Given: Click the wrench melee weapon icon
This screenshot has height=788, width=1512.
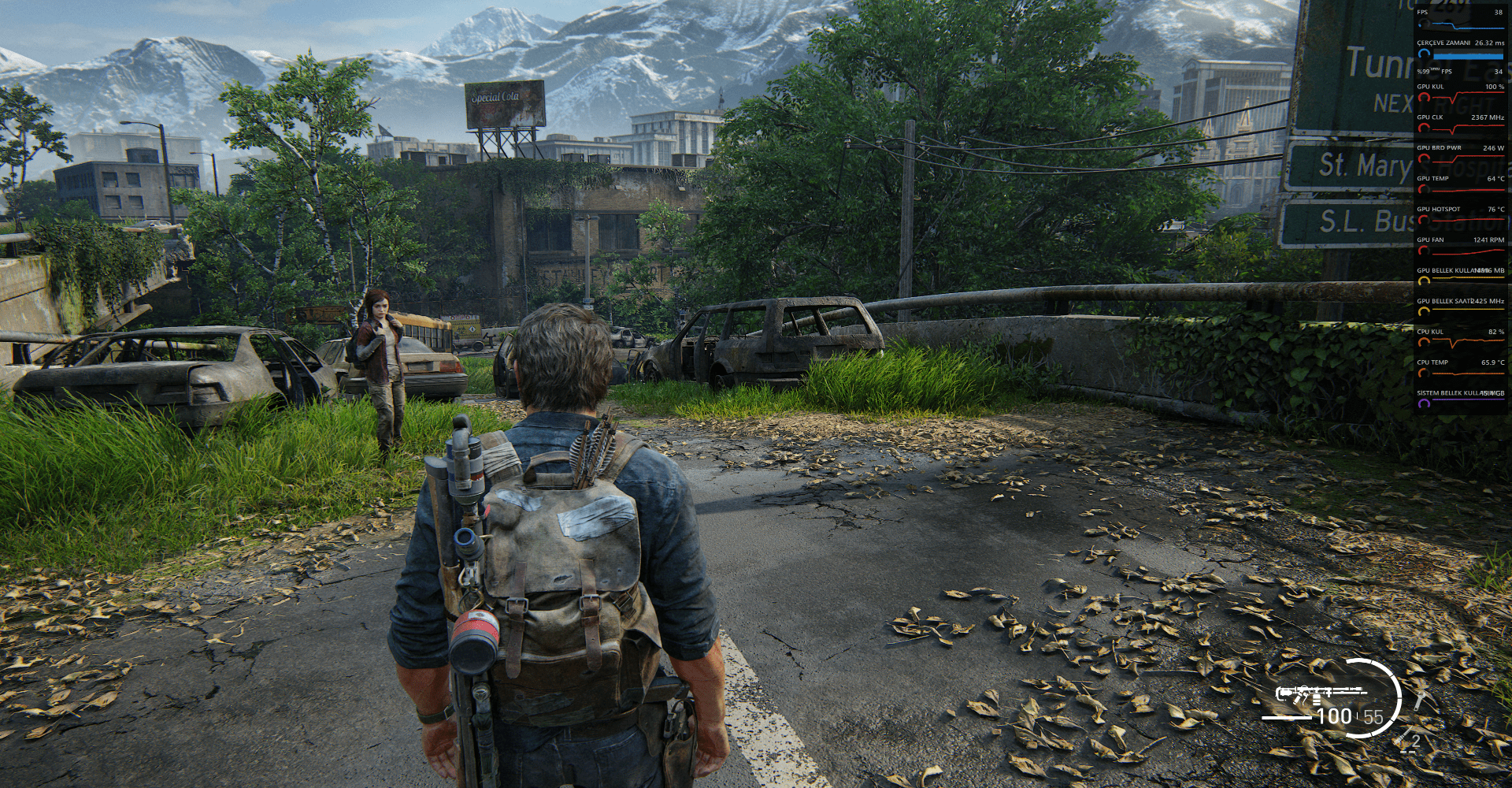Looking at the screenshot, I should click(1419, 701).
